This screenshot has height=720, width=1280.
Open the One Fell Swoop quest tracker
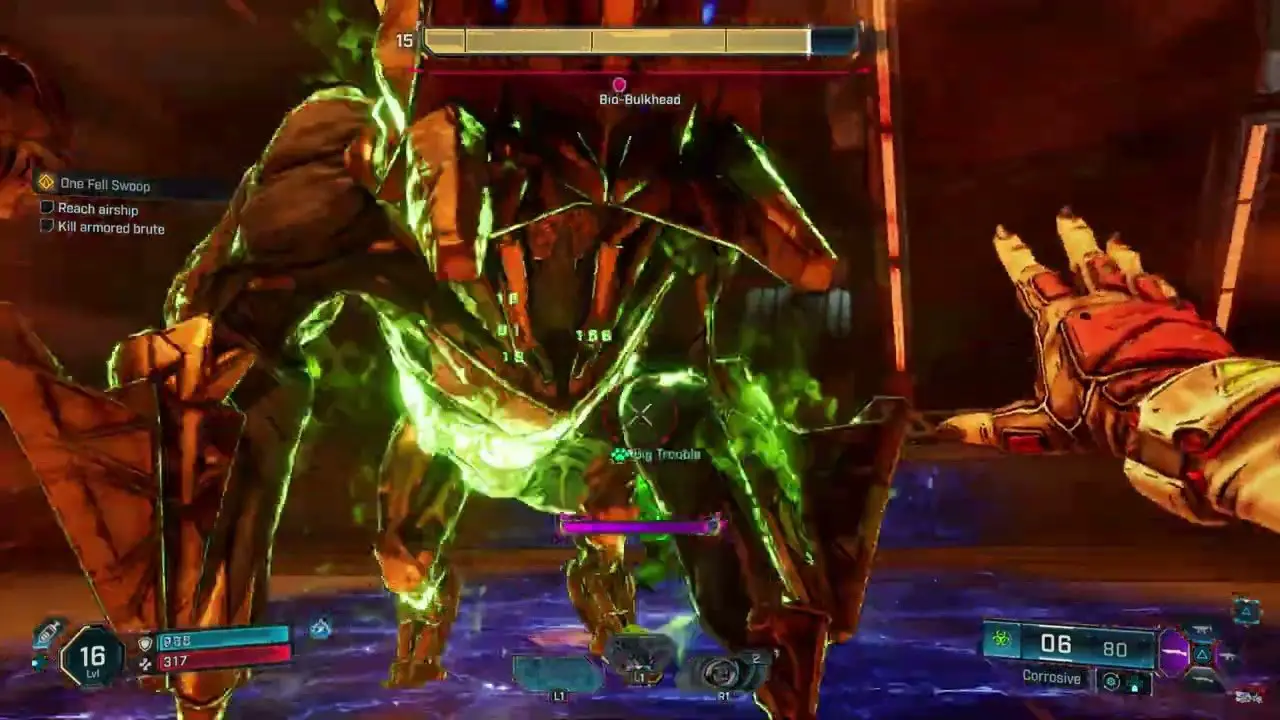pyautogui.click(x=104, y=184)
